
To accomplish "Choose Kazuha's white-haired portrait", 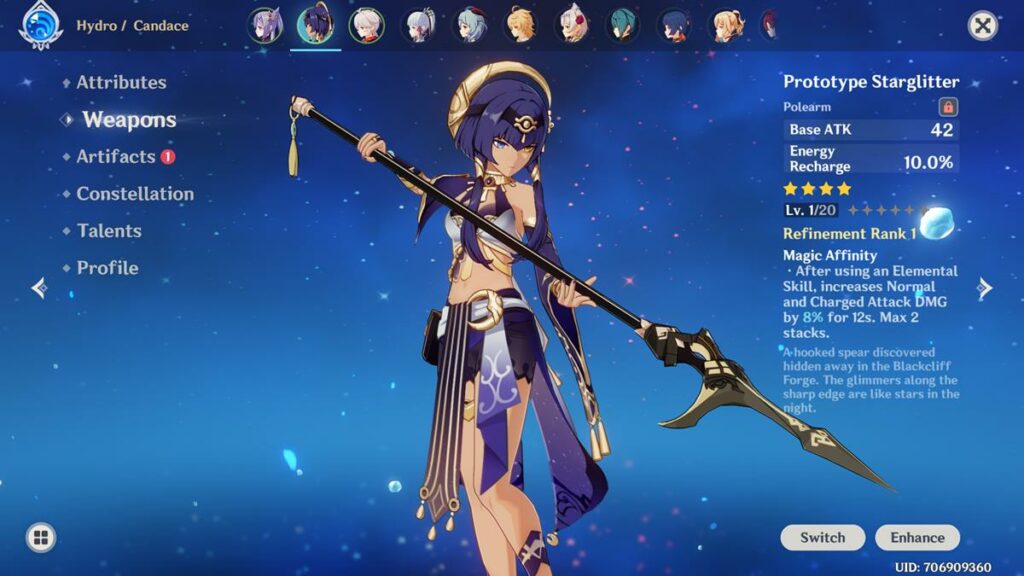I will click(366, 25).
